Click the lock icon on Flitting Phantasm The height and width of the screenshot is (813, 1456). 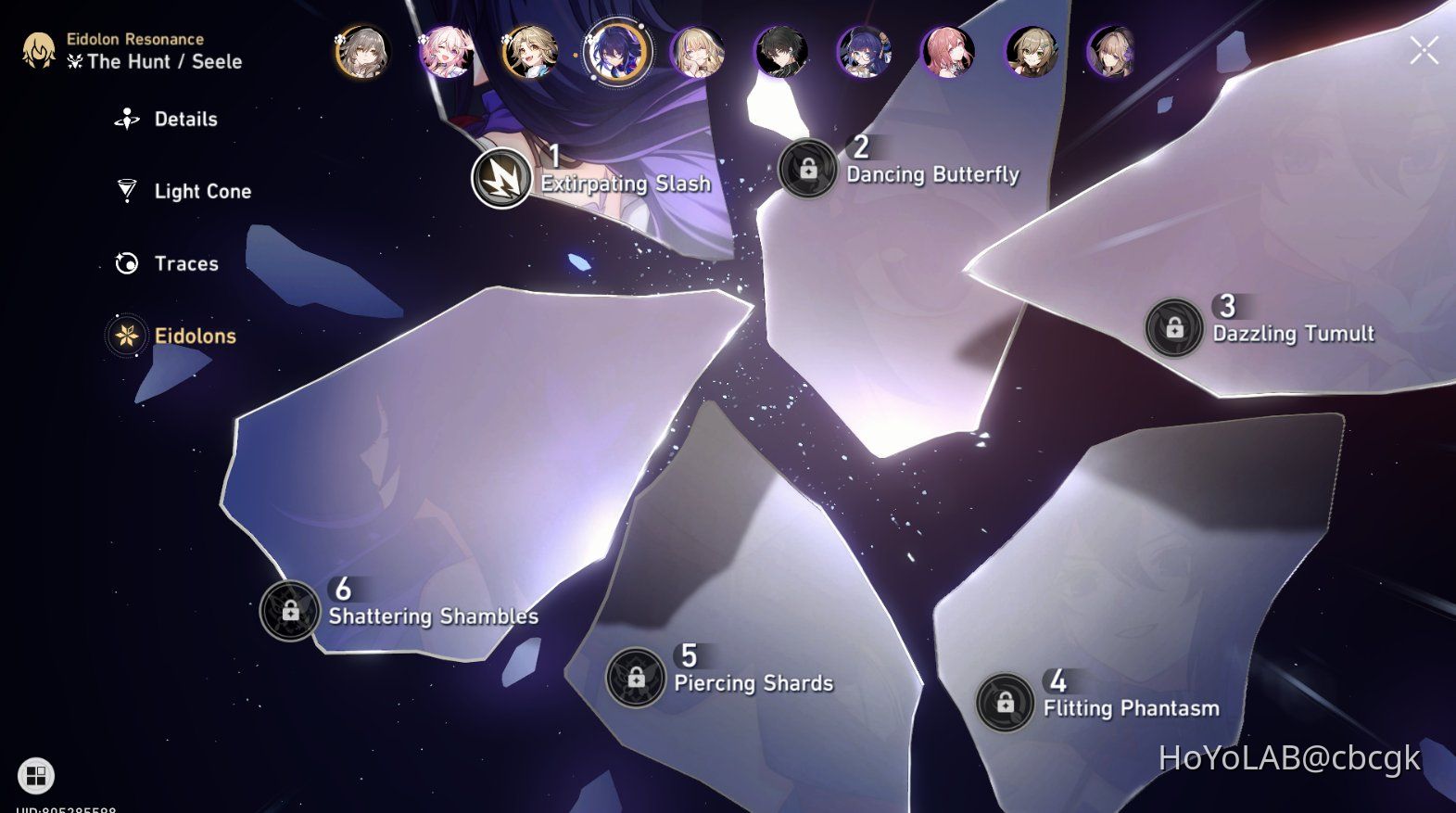(x=1005, y=703)
